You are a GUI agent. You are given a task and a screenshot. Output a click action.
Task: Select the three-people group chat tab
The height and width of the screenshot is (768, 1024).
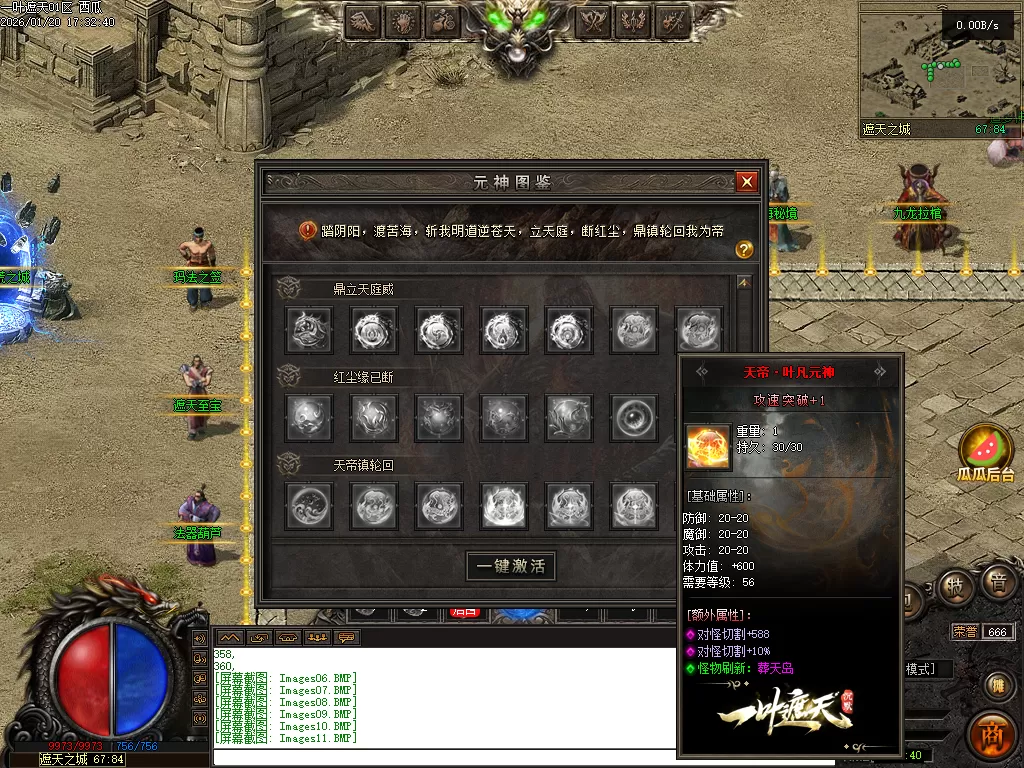tap(319, 637)
